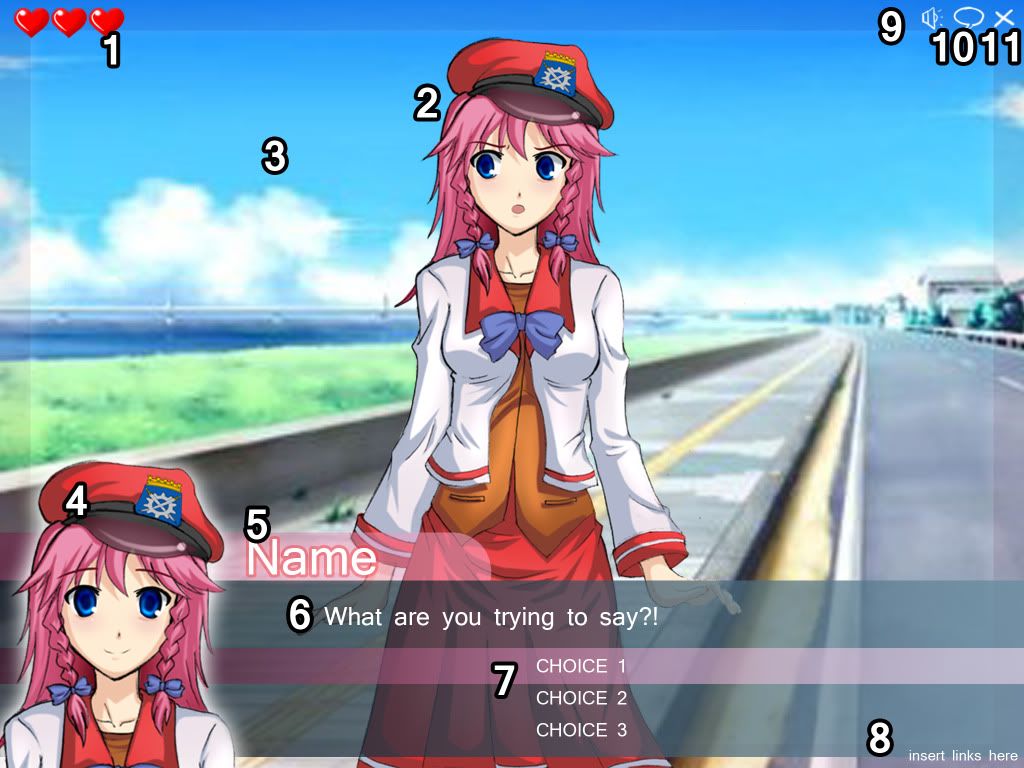Select CHOICE 2 reply

[581, 698]
